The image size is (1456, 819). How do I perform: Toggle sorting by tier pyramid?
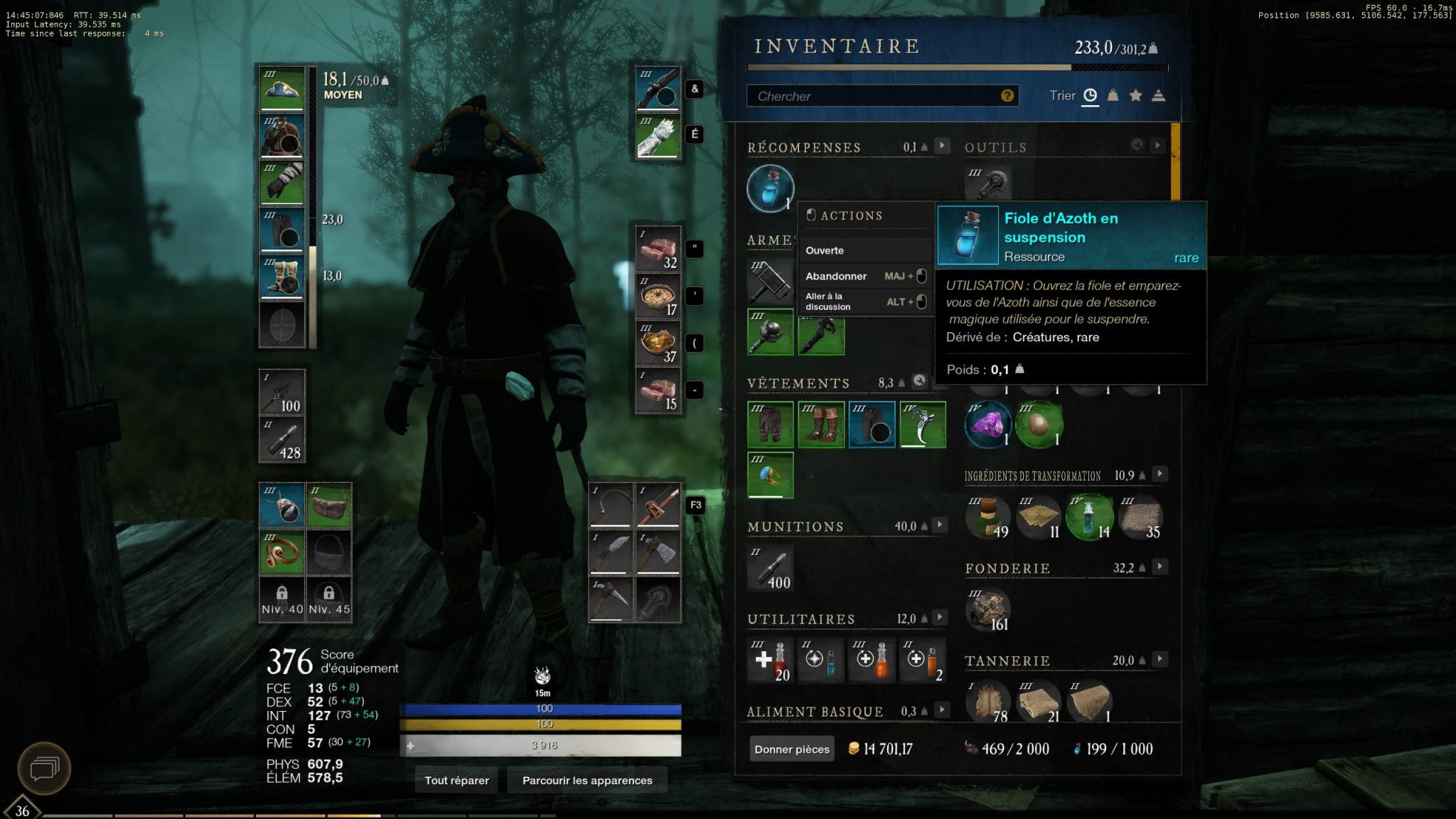pos(1159,95)
